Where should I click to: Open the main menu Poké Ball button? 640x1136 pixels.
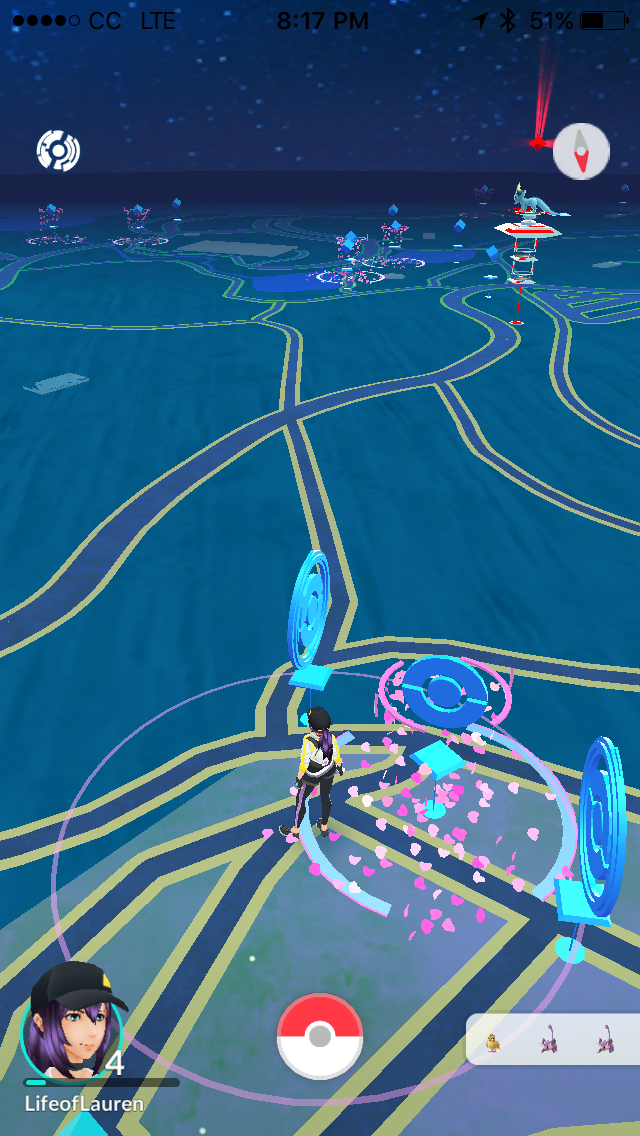[x=320, y=1036]
